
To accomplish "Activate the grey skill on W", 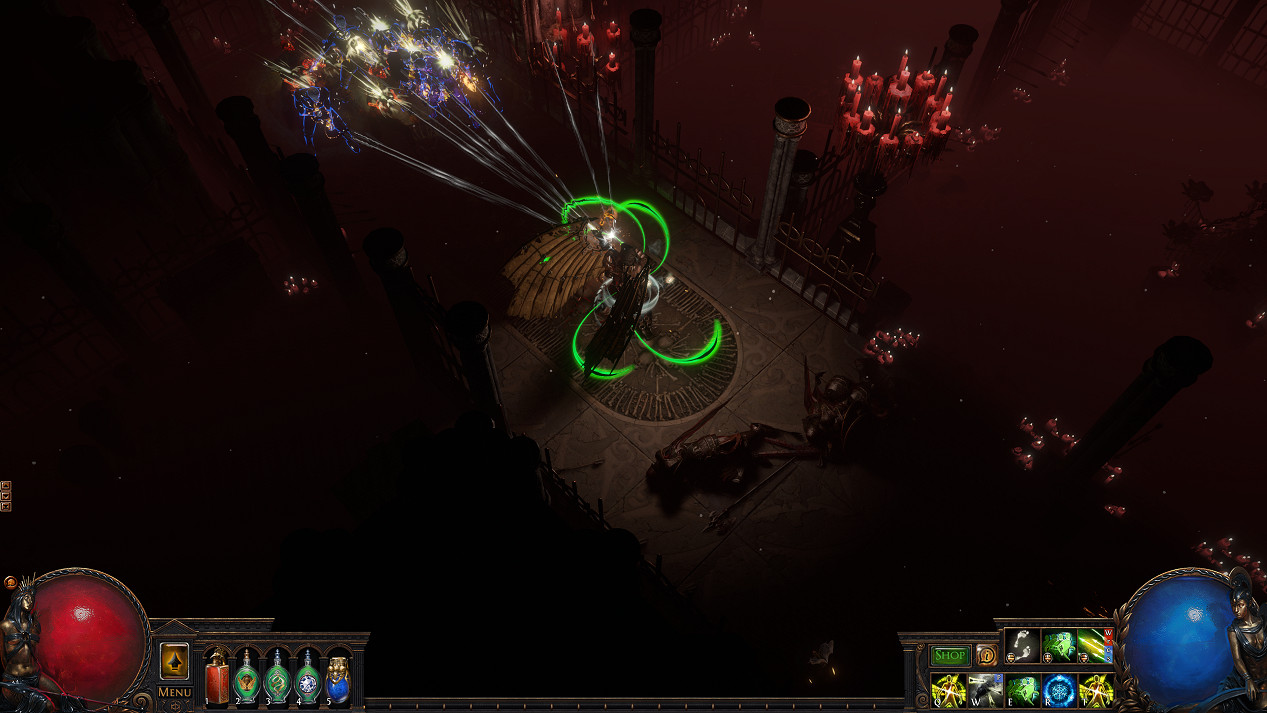I will click(x=985, y=690).
